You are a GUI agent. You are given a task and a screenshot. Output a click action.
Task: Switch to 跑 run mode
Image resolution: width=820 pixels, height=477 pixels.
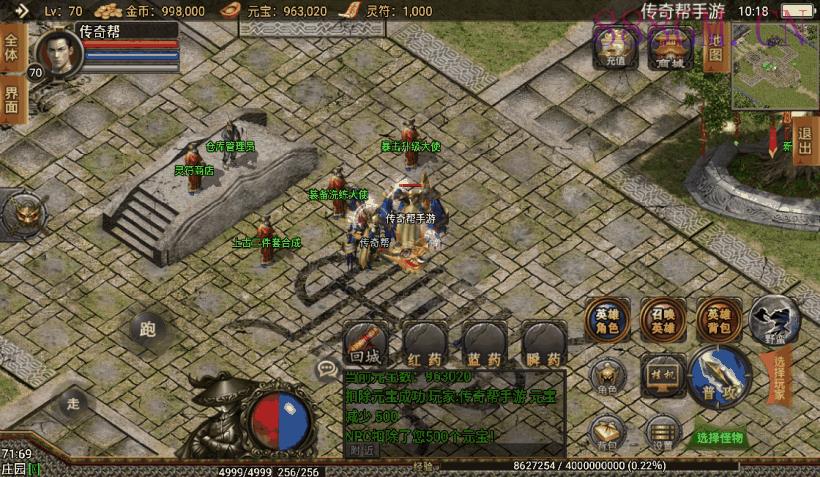(x=150, y=328)
